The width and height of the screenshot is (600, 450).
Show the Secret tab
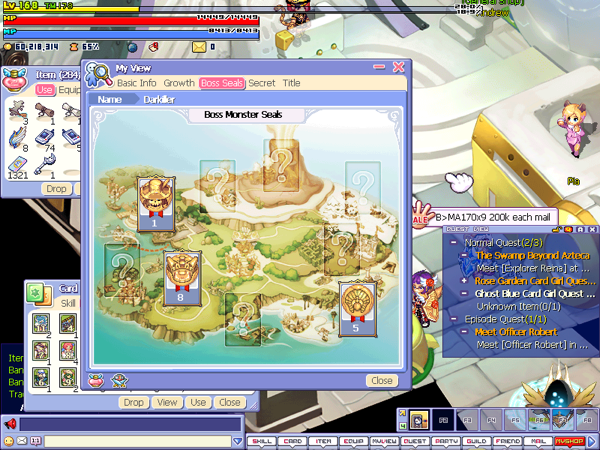pyautogui.click(x=262, y=83)
